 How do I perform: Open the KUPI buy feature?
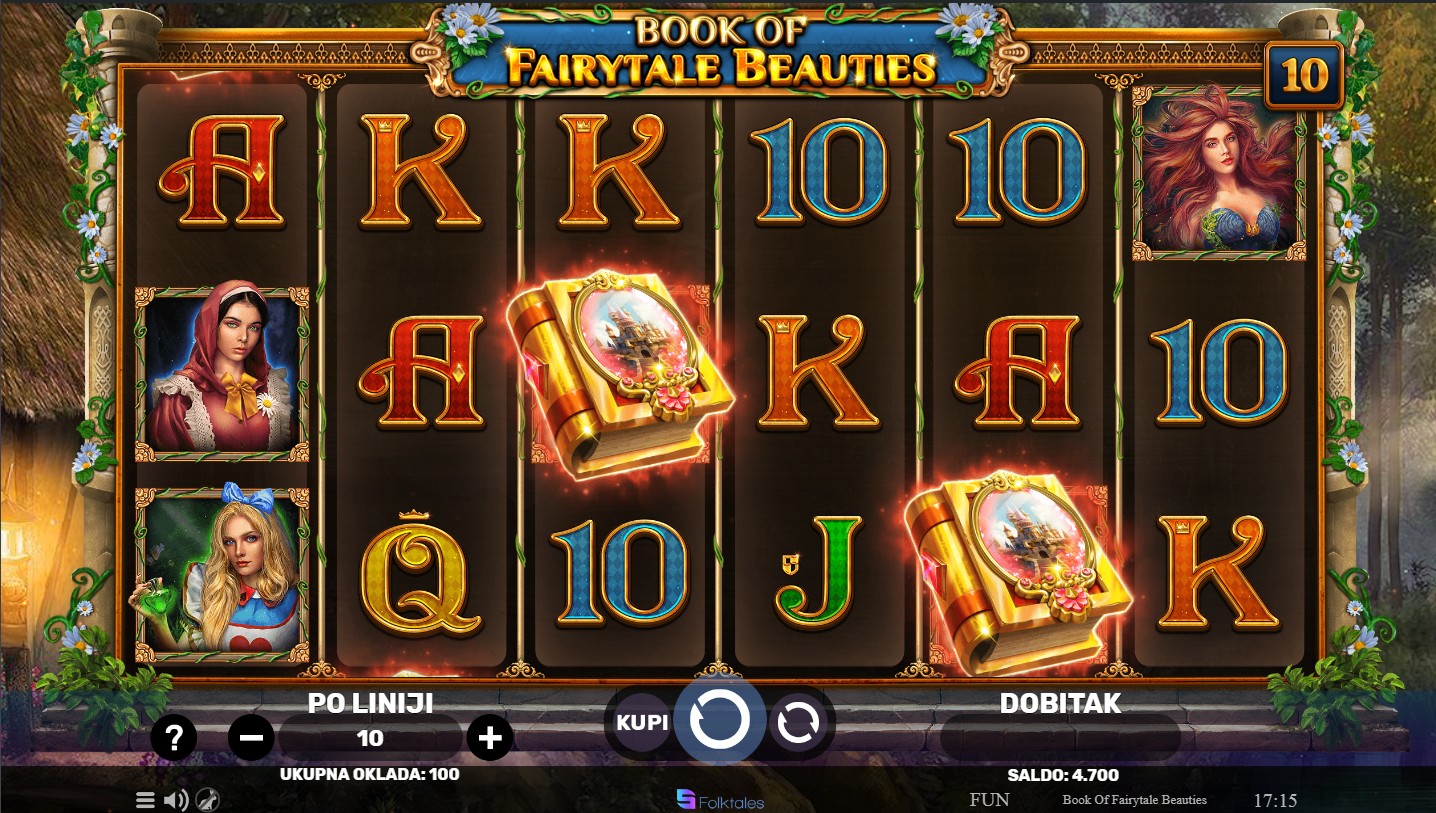coord(641,721)
